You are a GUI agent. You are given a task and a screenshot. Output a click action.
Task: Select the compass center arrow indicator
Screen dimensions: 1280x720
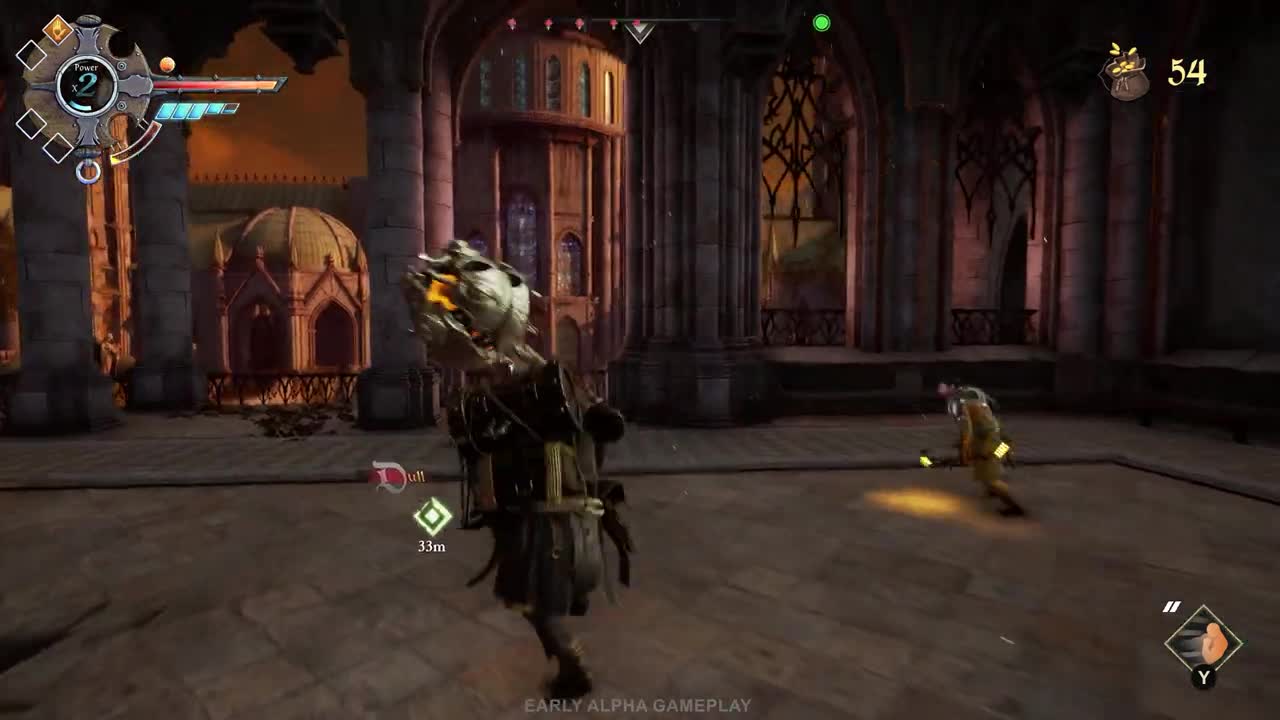tap(639, 31)
